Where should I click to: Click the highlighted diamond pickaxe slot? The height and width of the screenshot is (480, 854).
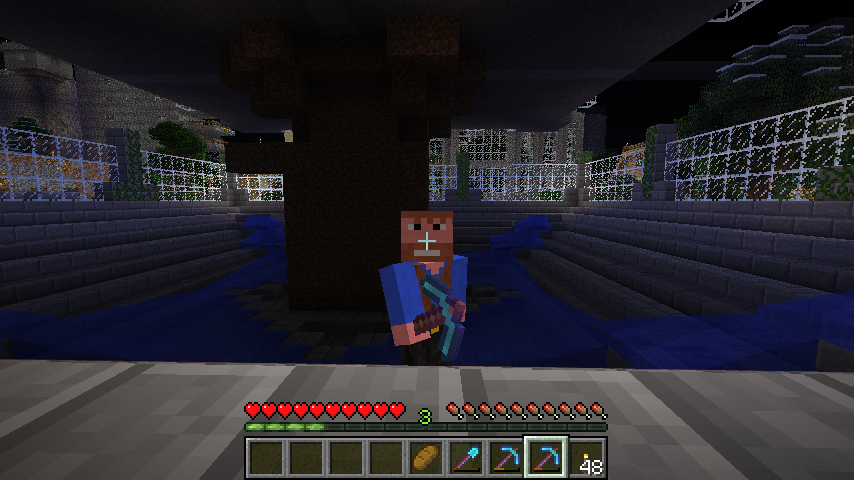point(546,458)
